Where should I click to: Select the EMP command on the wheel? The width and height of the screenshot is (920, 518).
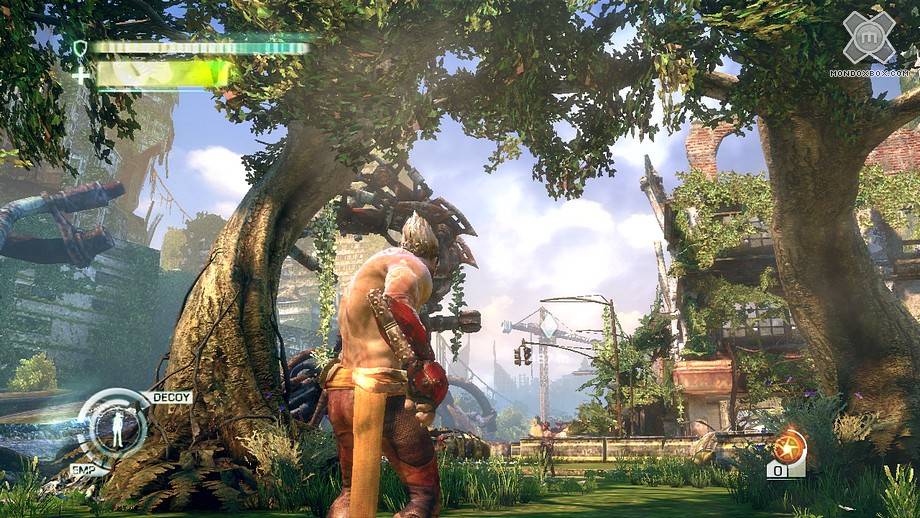point(83,469)
